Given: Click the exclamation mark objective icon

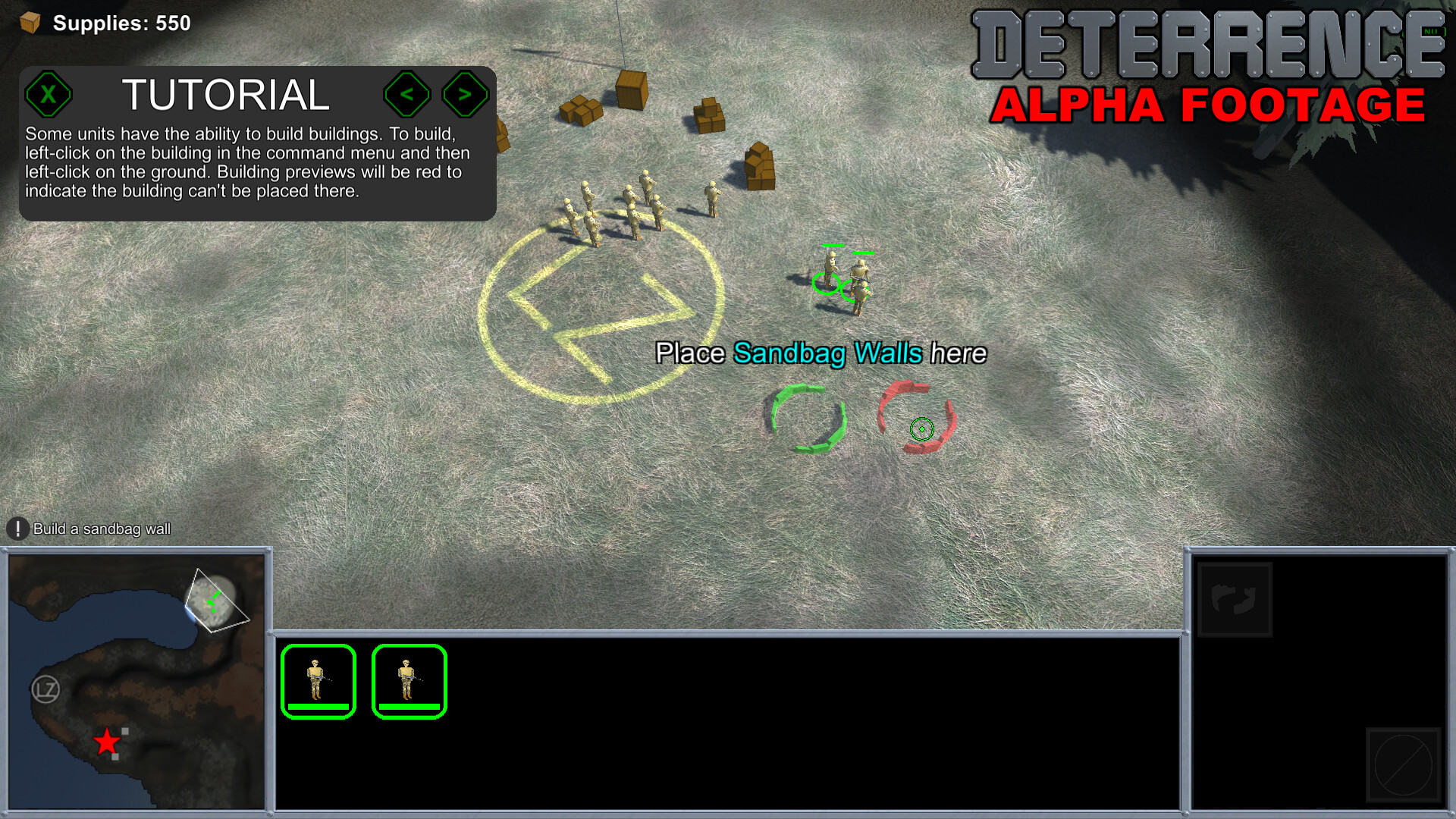Looking at the screenshot, I should 16,529.
